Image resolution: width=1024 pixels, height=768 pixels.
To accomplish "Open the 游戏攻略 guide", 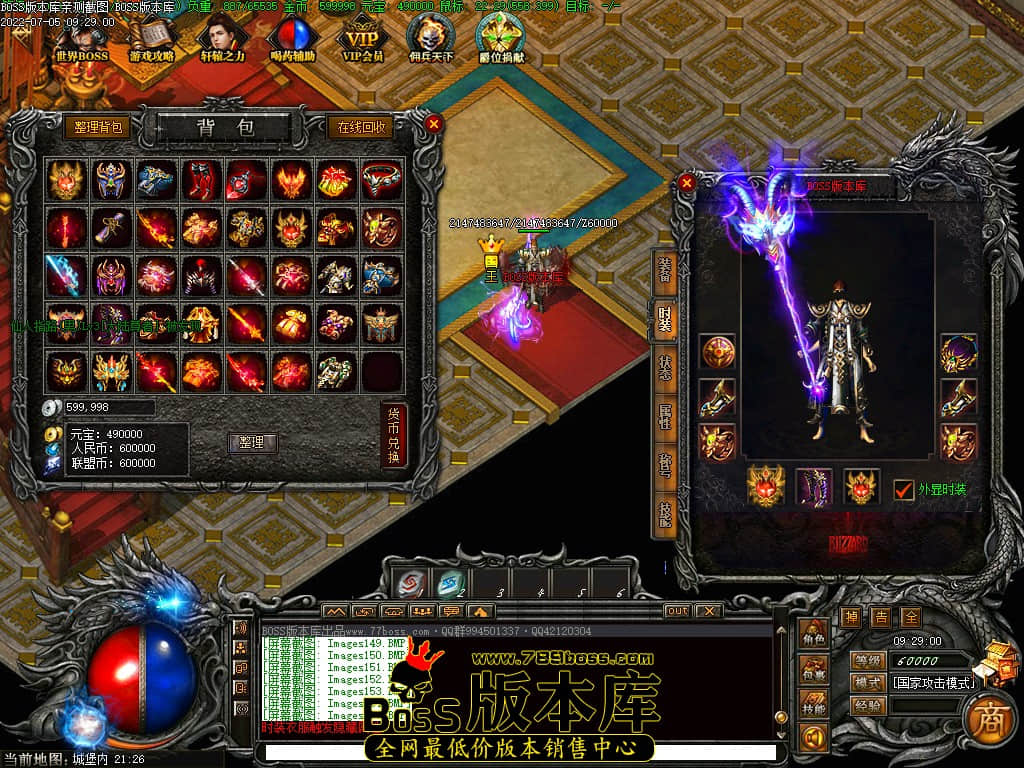I will coord(152,38).
